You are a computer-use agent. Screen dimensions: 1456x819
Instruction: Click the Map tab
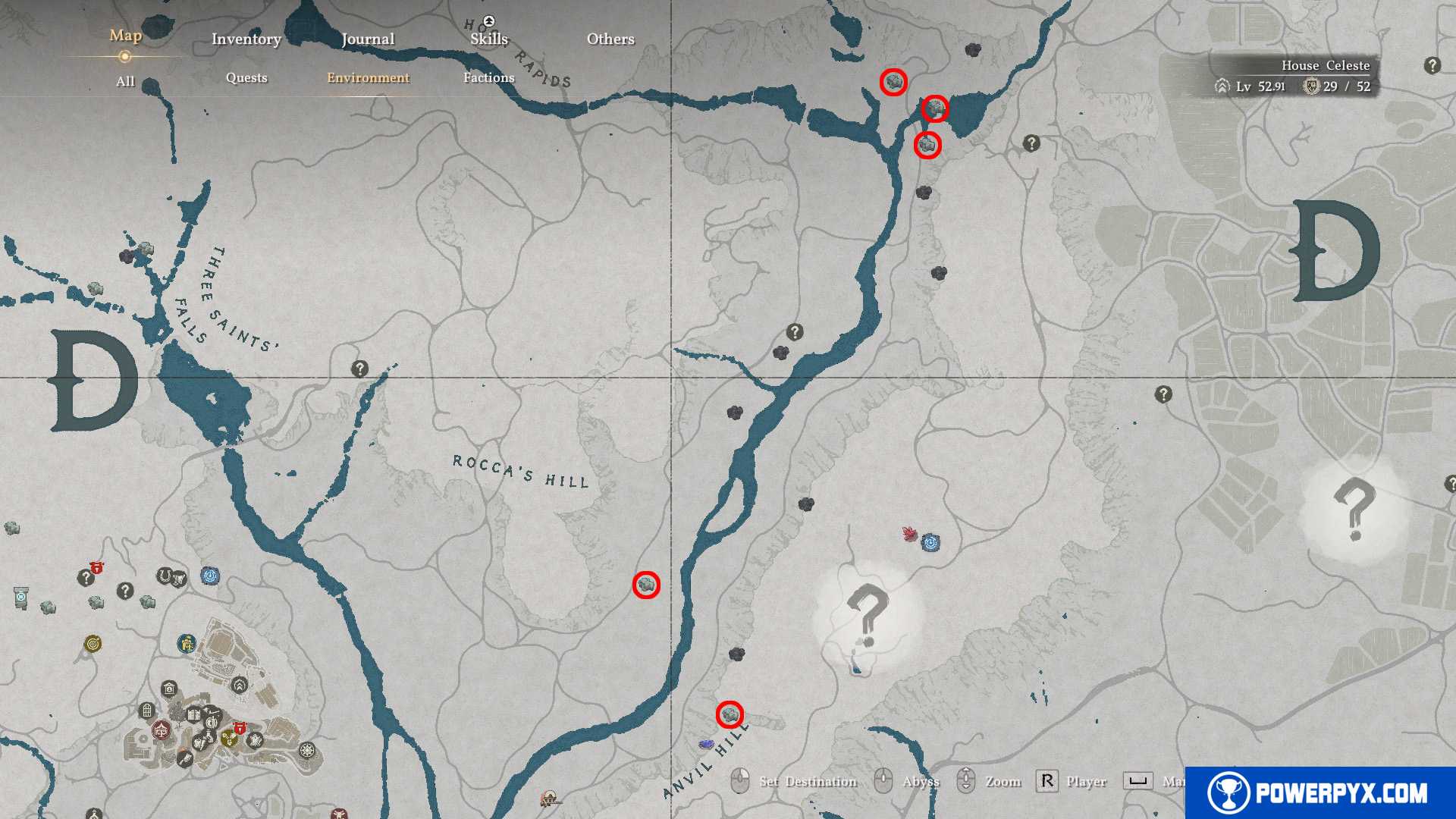click(125, 35)
